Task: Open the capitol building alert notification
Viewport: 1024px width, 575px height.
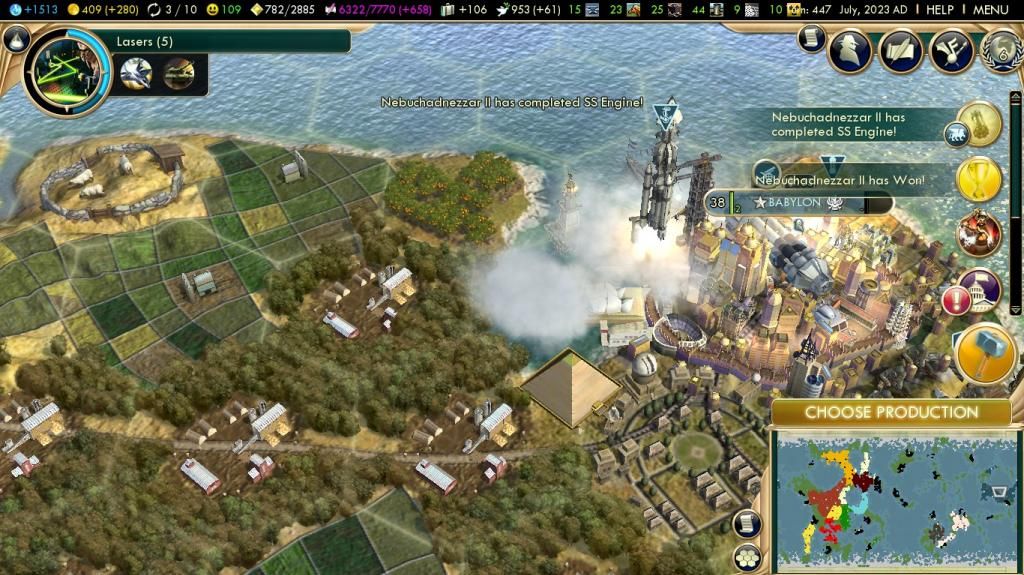Action: (x=979, y=292)
